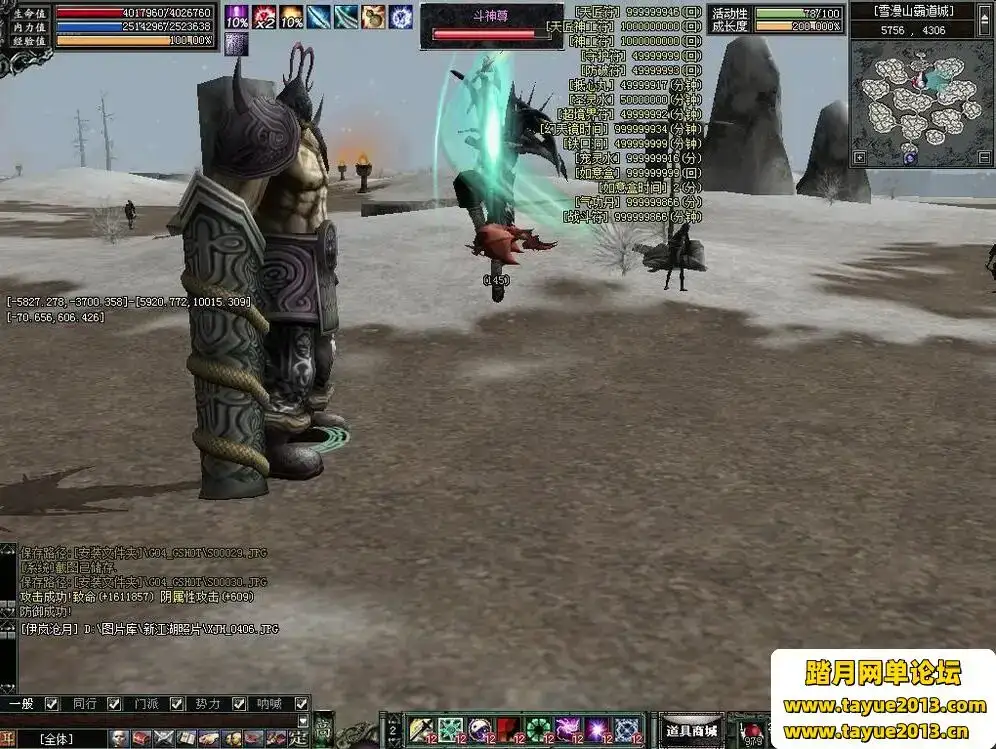
Task: Click the 定 button beside the chat icons
Action: coord(297,739)
